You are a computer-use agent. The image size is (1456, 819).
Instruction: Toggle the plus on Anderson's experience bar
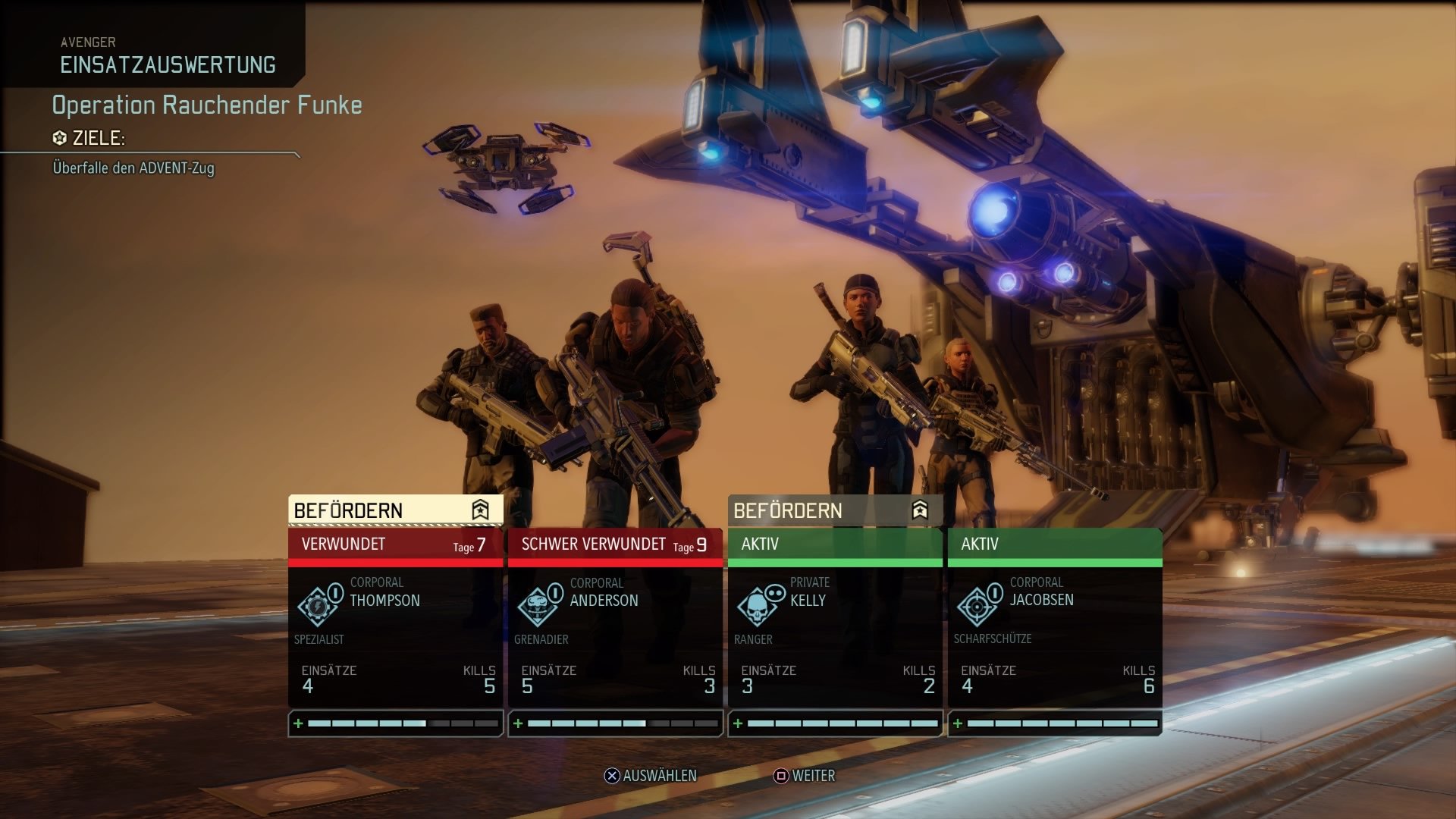pos(519,723)
